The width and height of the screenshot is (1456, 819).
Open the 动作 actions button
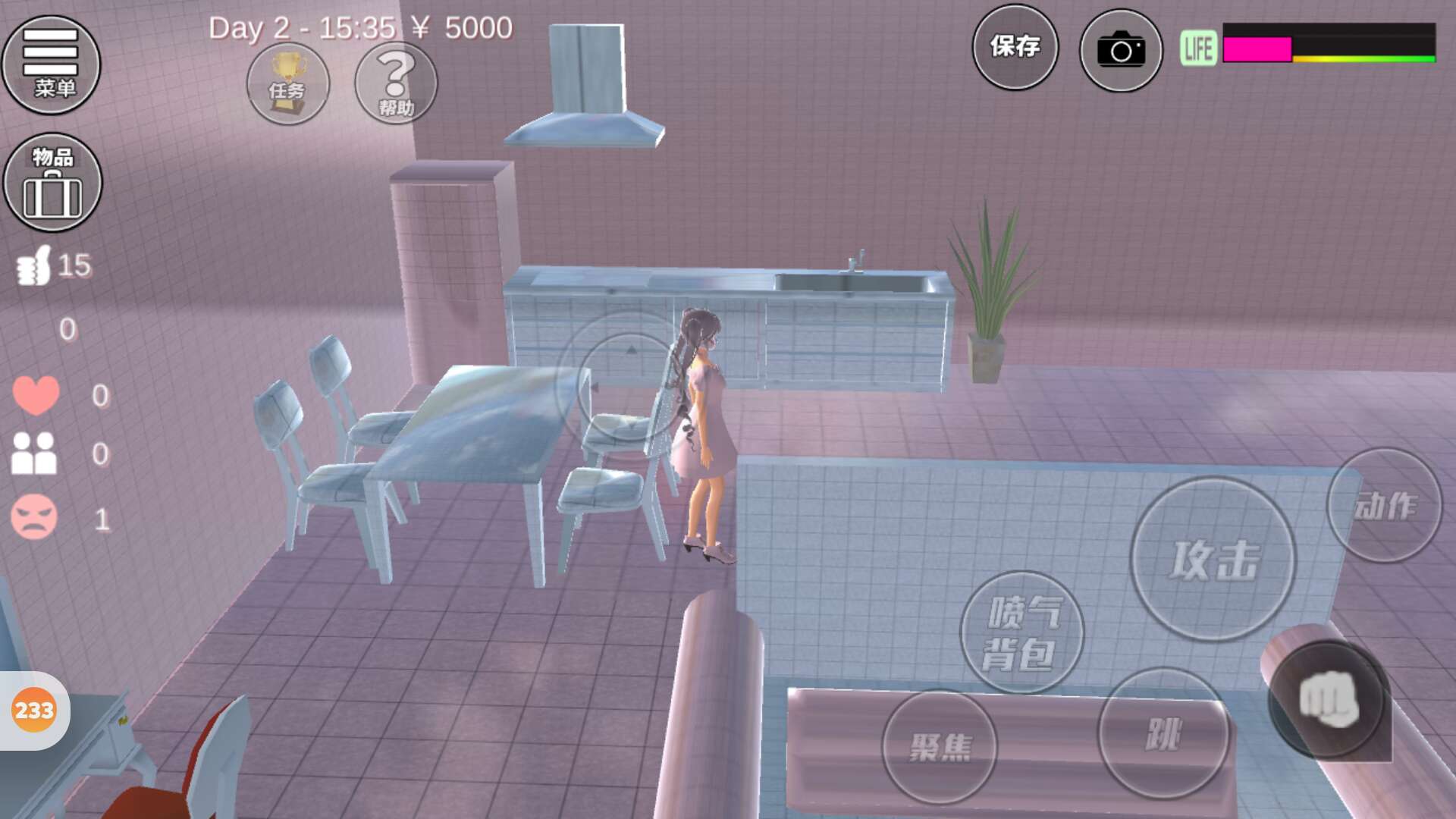tap(1384, 505)
